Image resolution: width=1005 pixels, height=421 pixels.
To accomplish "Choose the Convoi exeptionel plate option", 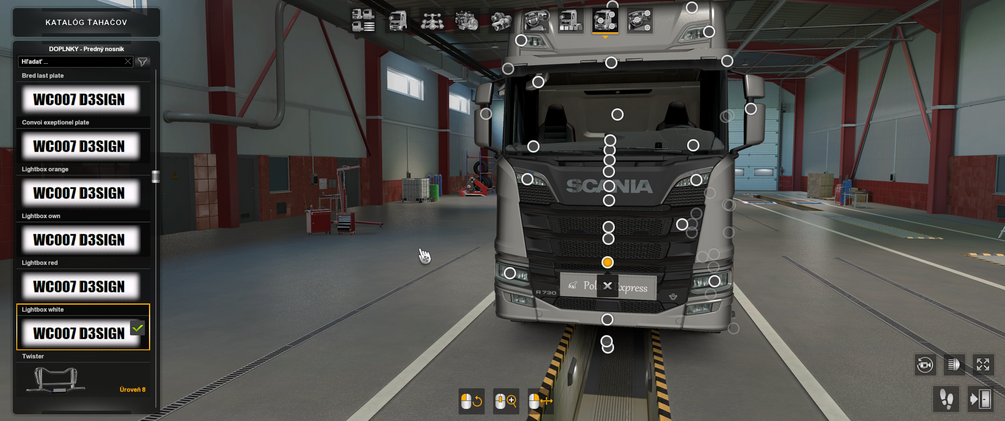I will (x=80, y=146).
